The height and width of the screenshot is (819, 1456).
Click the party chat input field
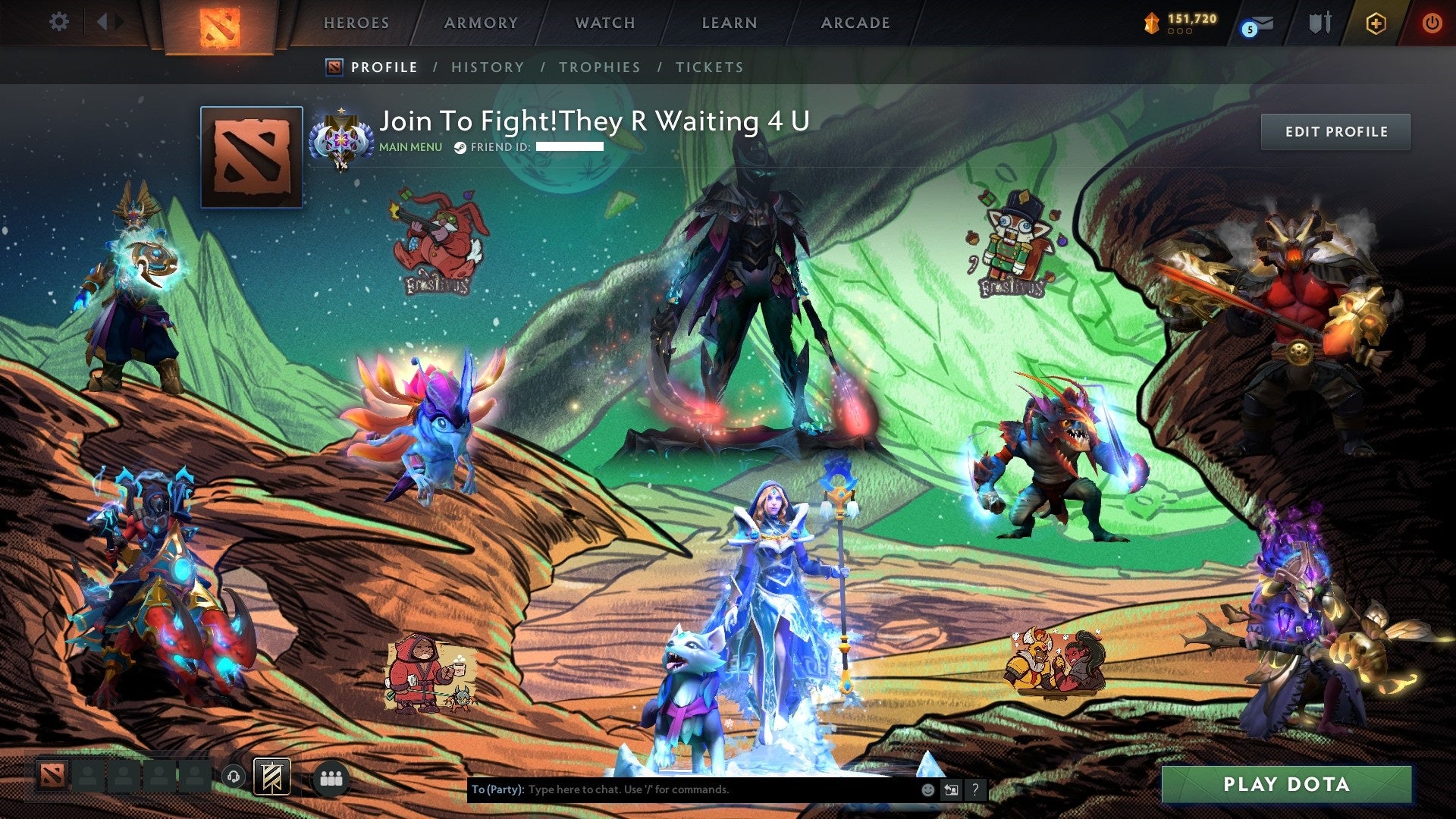click(682, 789)
